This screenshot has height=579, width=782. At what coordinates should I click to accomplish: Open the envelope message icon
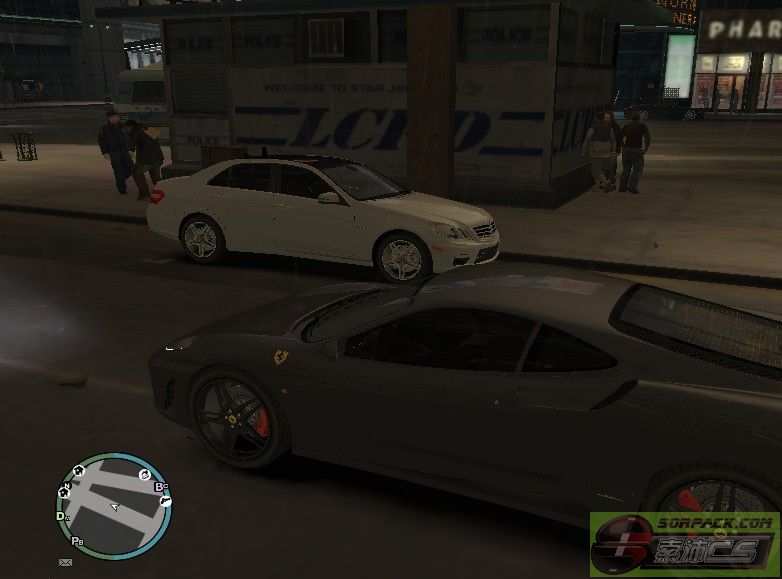[x=66, y=563]
